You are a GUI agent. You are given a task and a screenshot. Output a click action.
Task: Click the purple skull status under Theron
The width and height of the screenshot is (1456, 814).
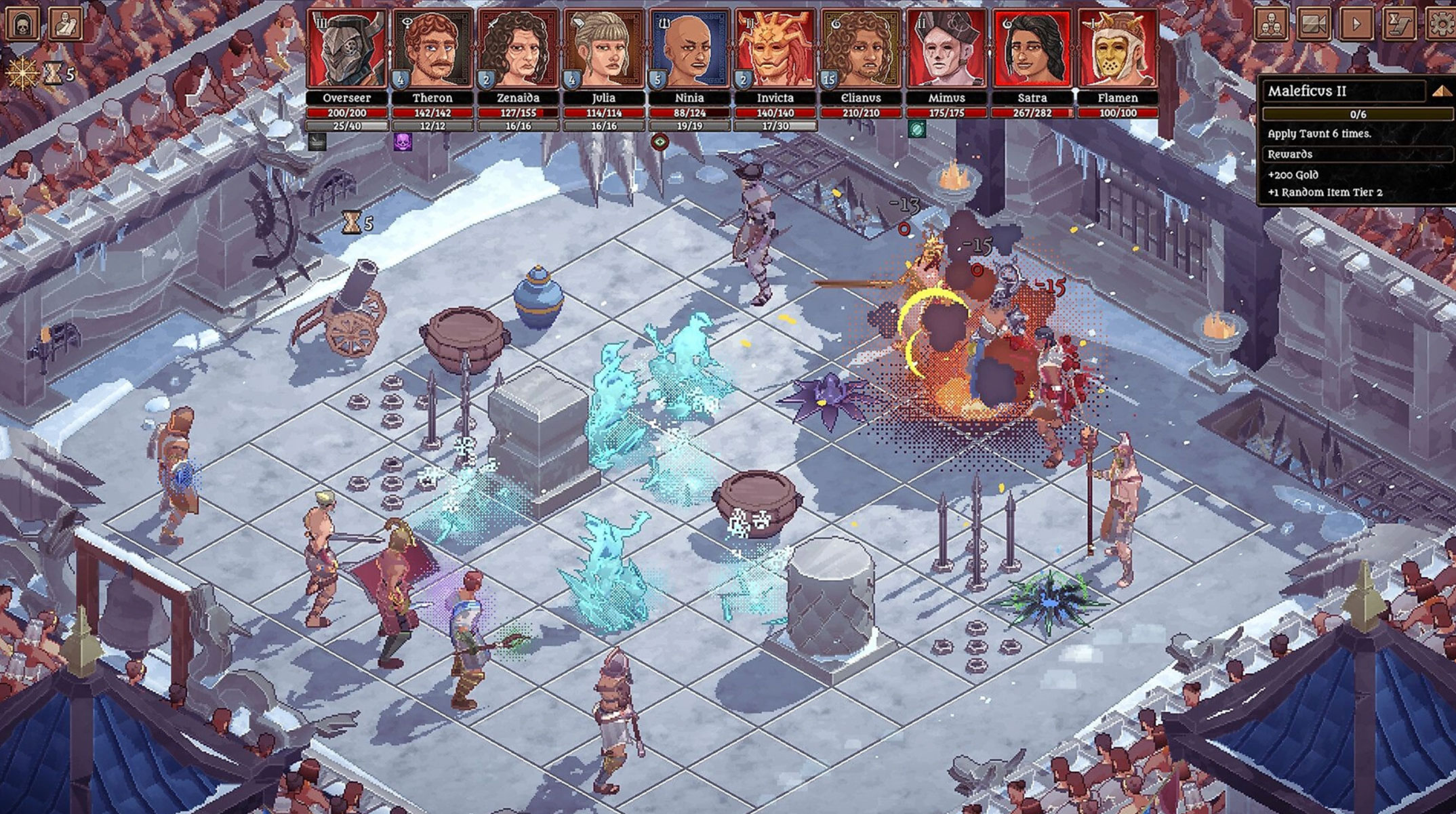tap(403, 142)
